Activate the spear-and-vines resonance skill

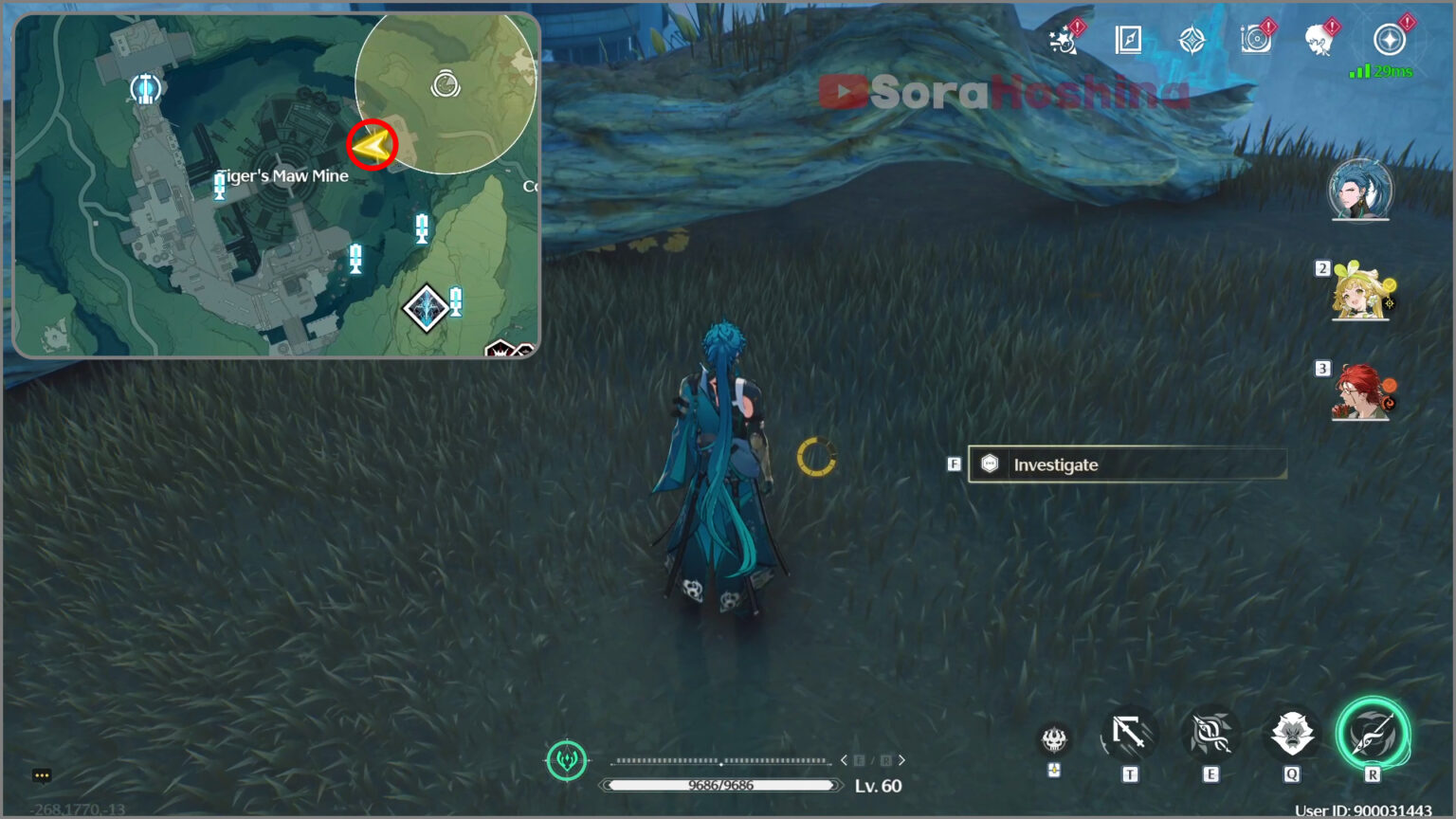point(1210,734)
